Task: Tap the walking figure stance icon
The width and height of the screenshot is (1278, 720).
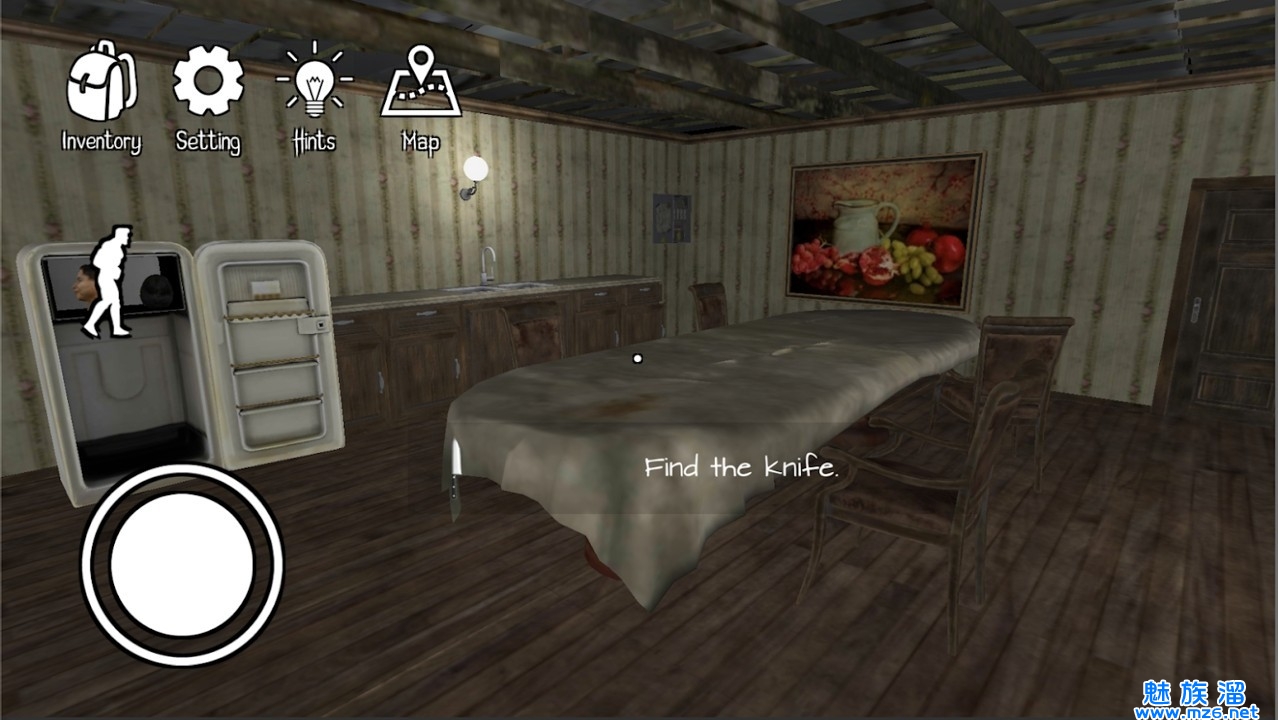Action: (x=107, y=281)
